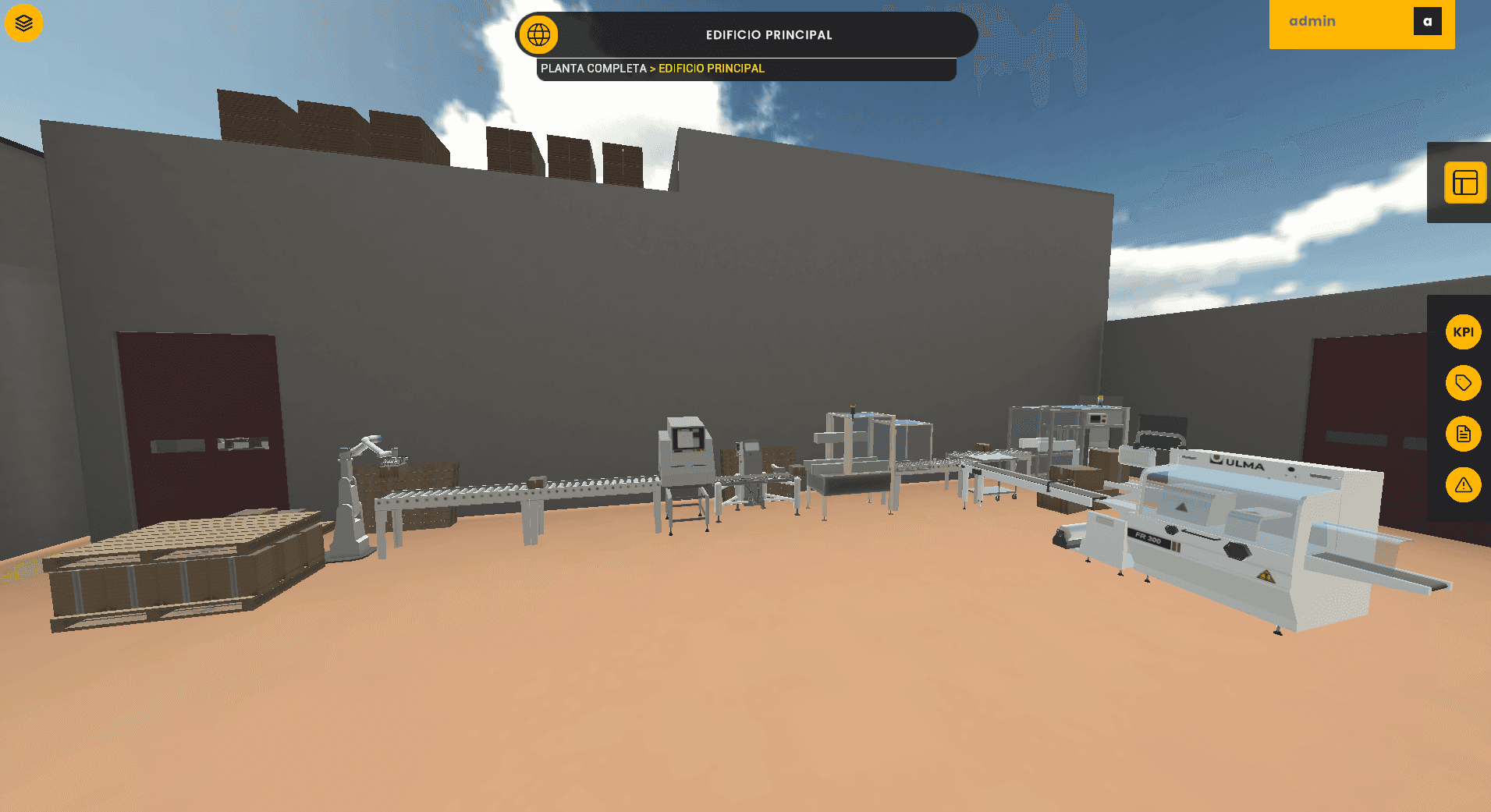The width and height of the screenshot is (1491, 812).
Task: Click the 'a' avatar icon beside admin
Action: click(x=1429, y=21)
